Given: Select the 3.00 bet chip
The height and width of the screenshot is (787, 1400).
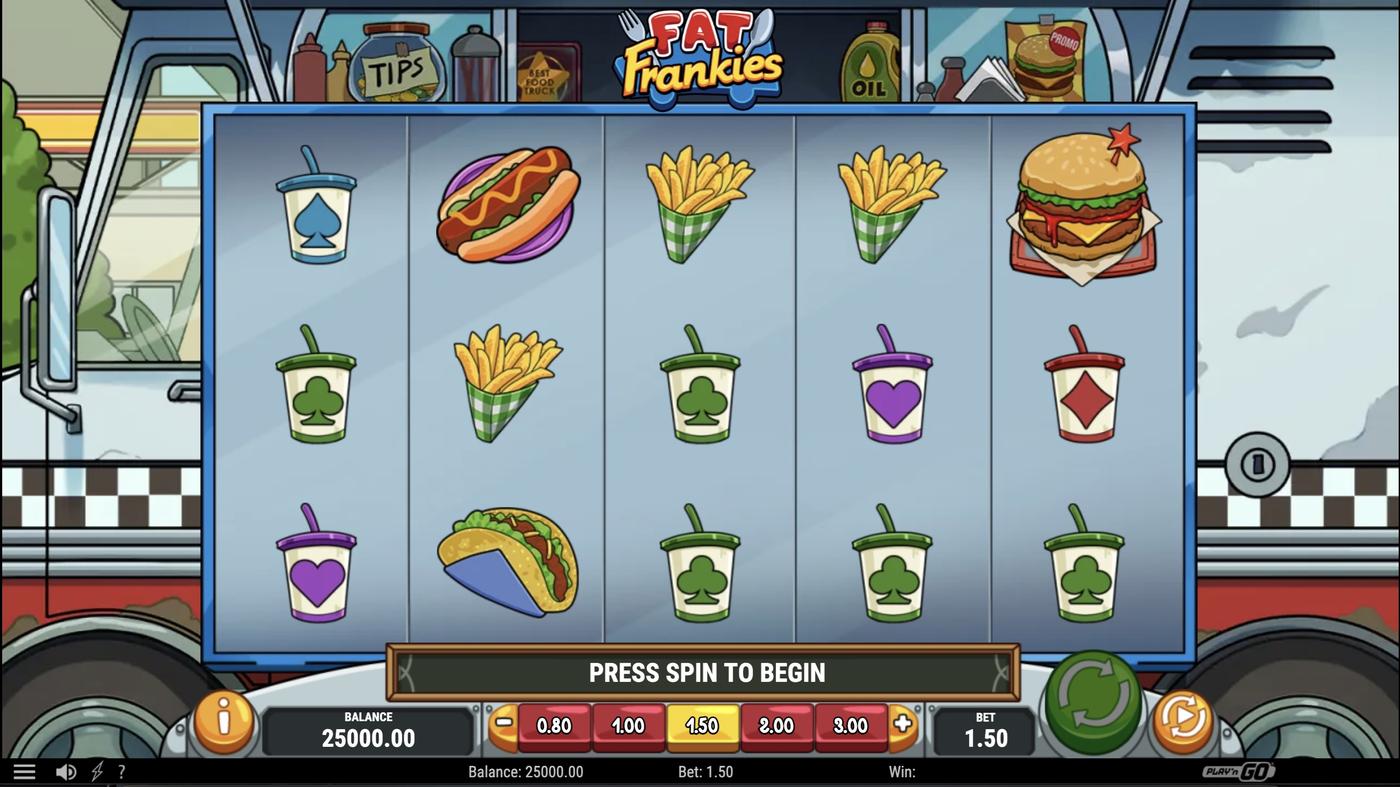Looking at the screenshot, I should coord(851,726).
